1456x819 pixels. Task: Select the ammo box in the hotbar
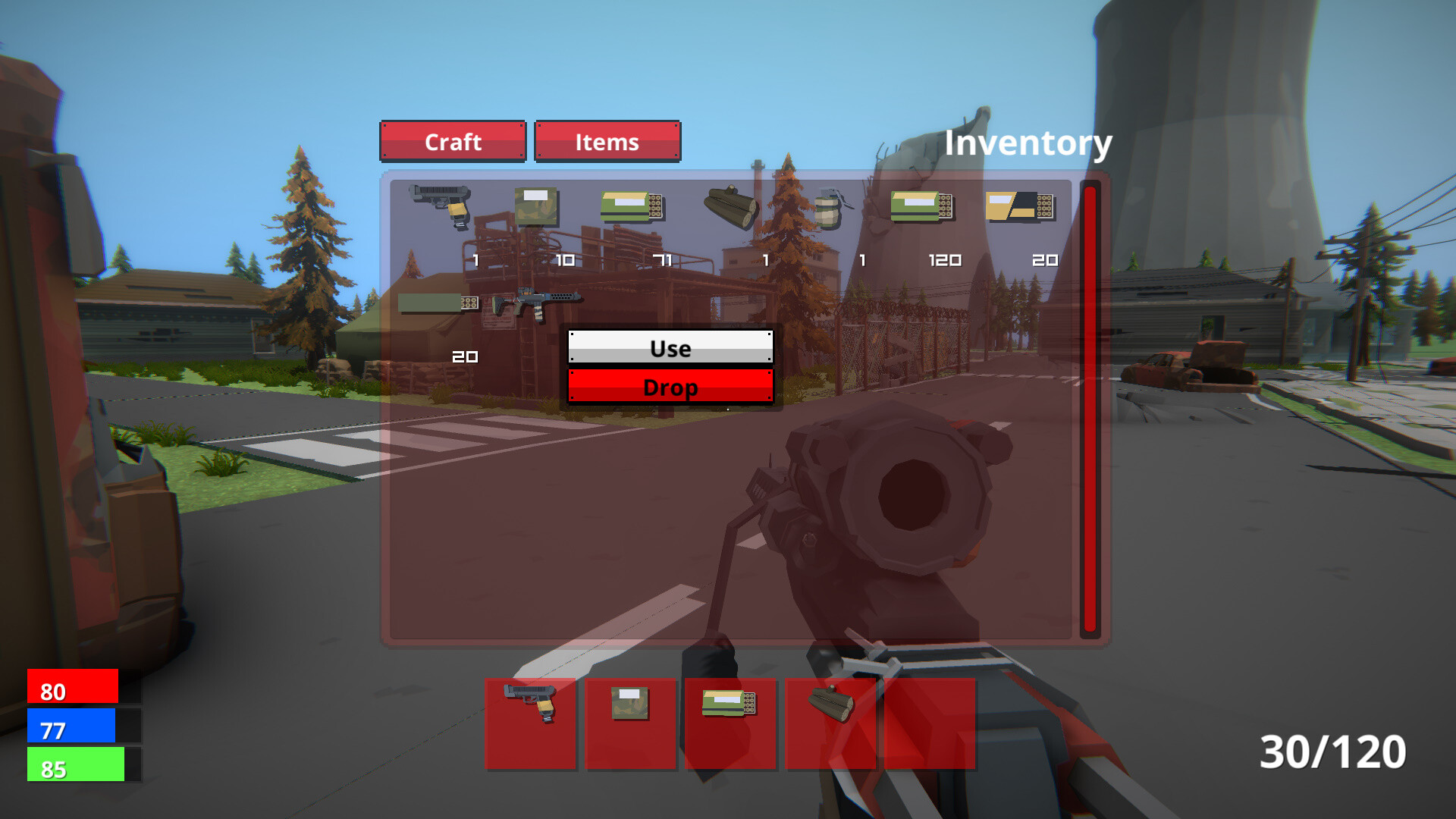730,723
